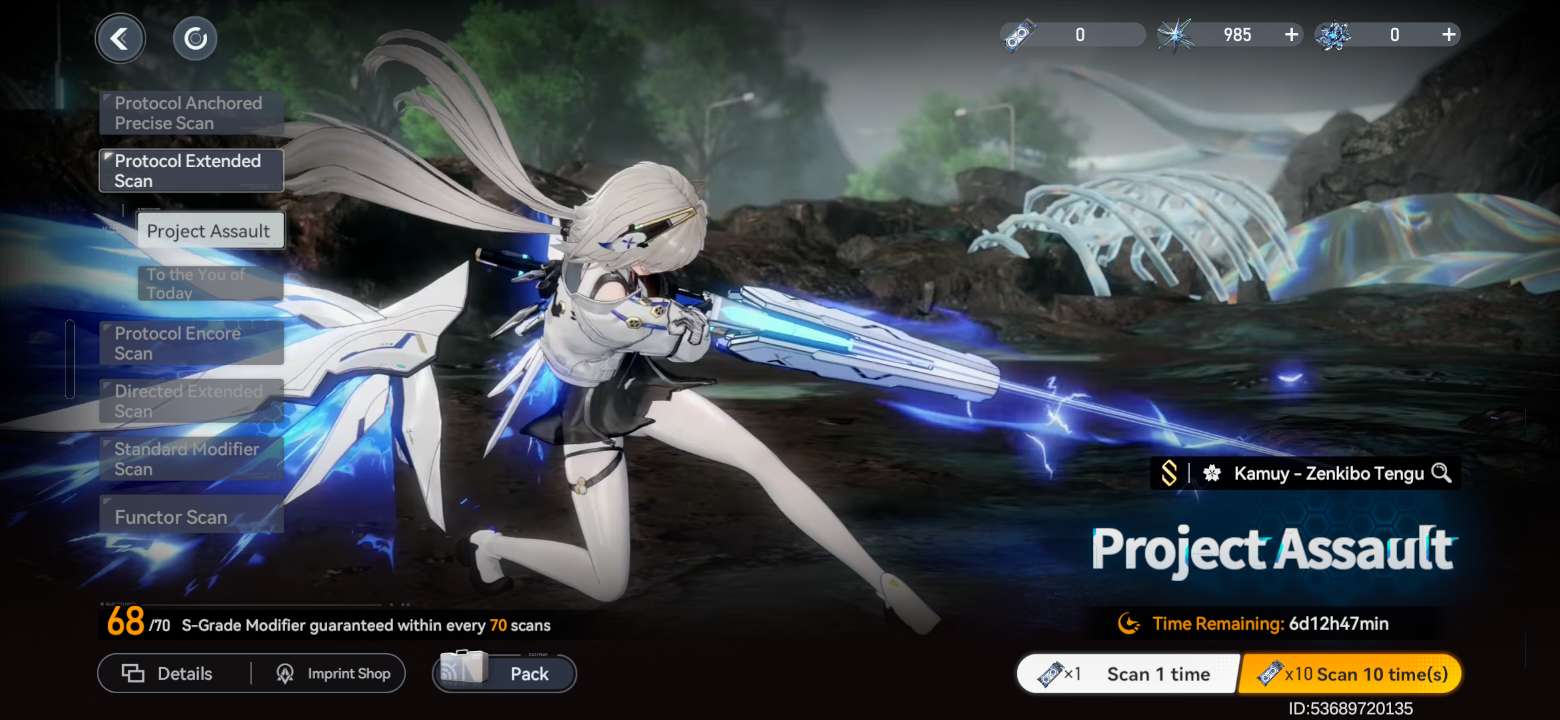This screenshot has height=720, width=1560.
Task: Visit the Imprint Shop
Action: point(333,674)
